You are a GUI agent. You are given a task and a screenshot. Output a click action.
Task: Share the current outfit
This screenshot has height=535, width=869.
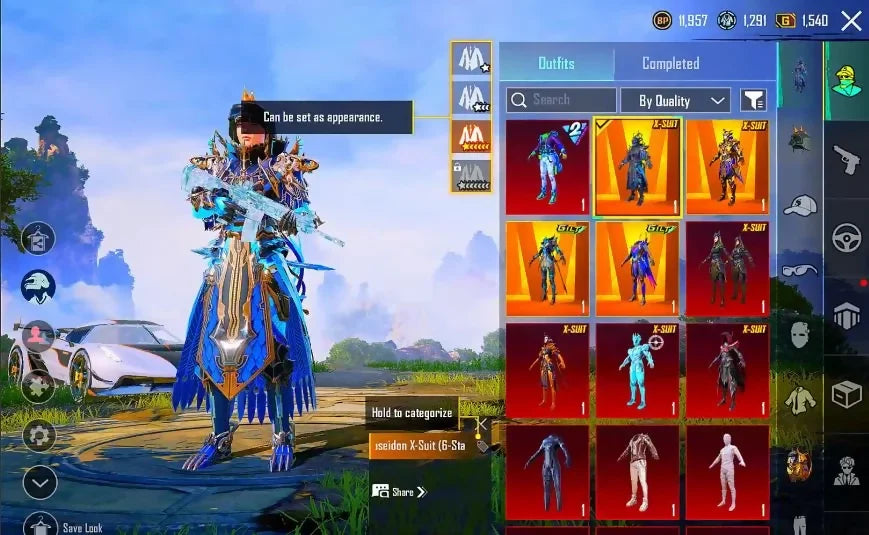click(x=399, y=491)
